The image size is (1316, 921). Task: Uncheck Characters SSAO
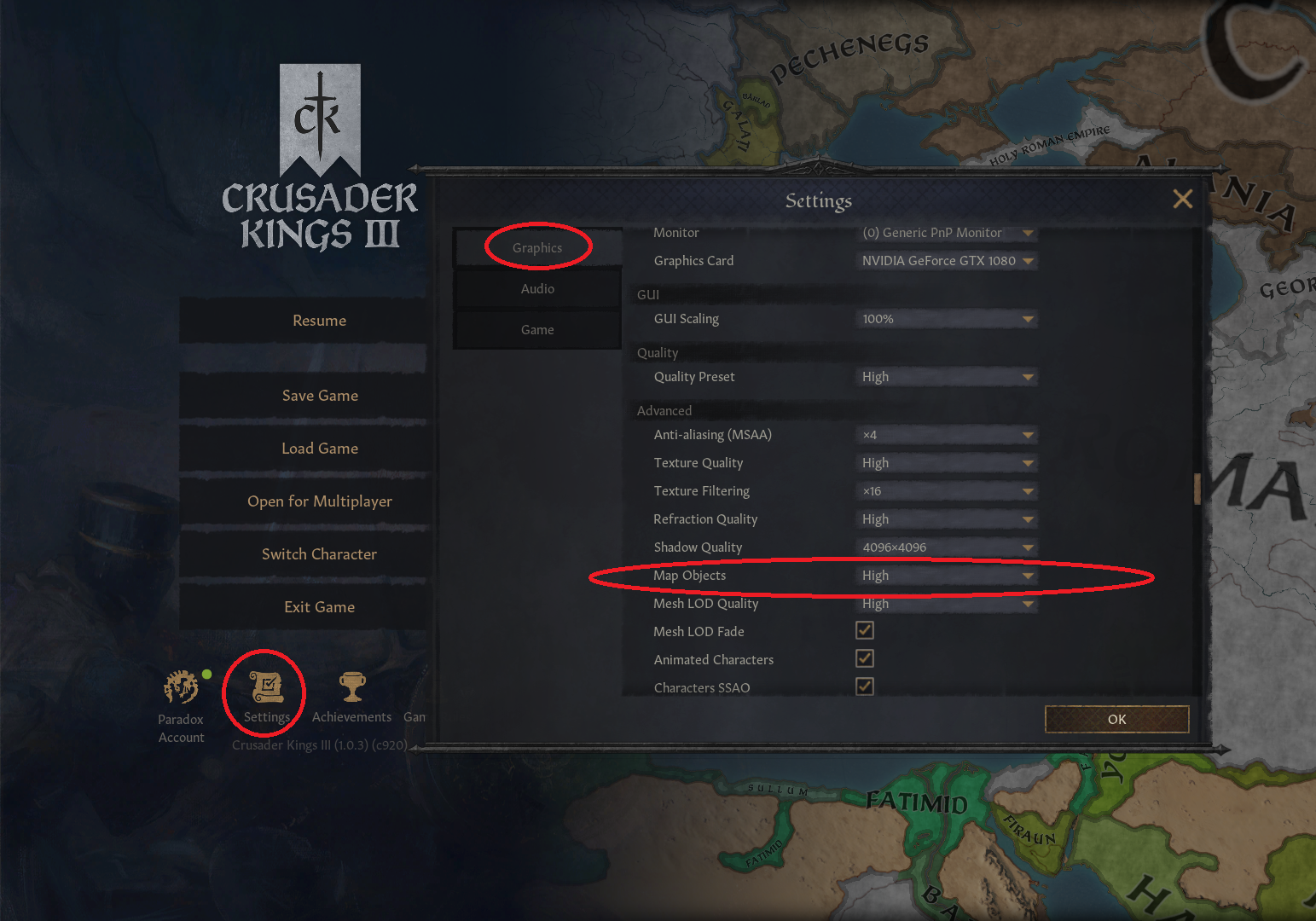click(864, 686)
